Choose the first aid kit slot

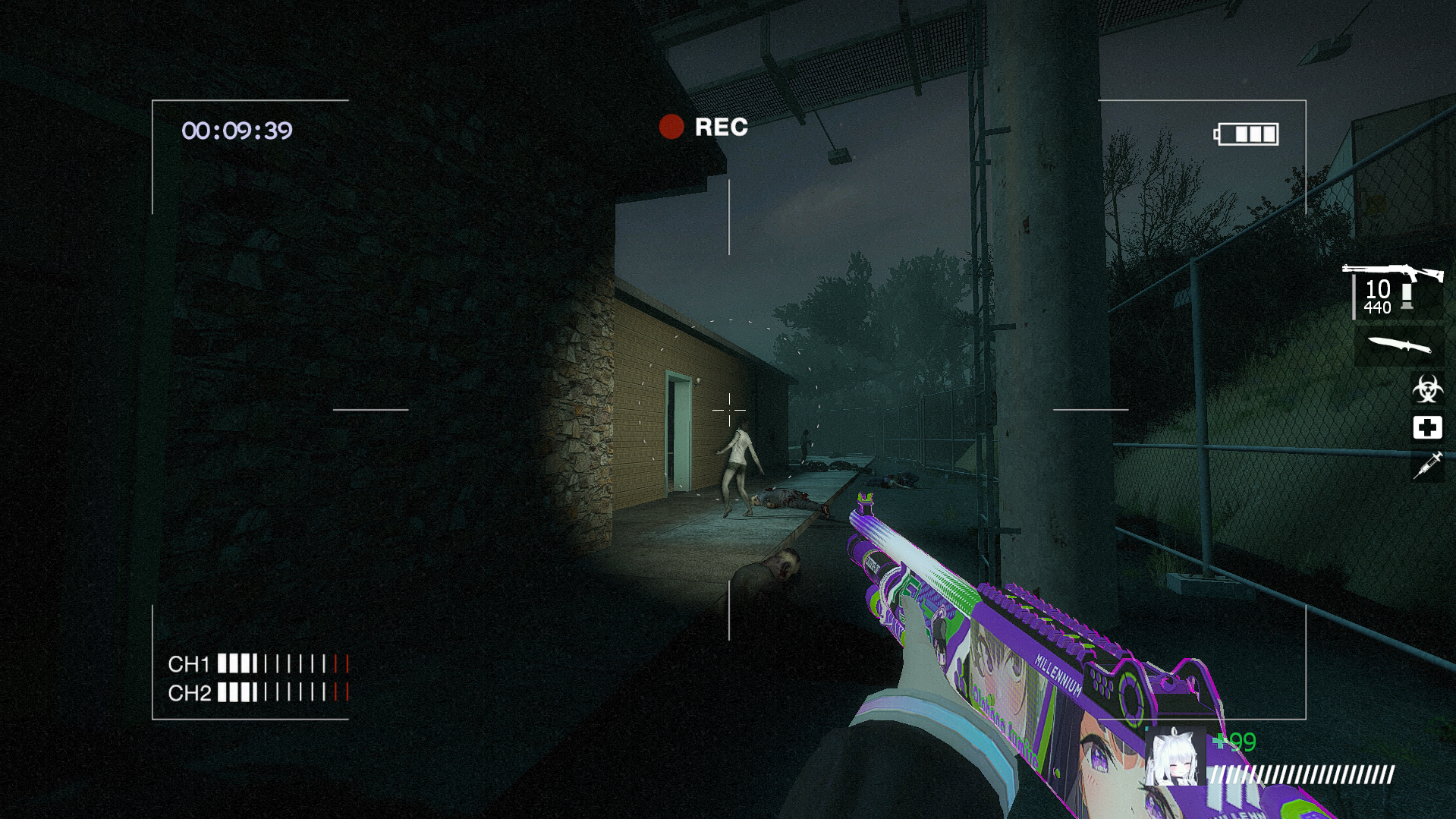click(1426, 428)
